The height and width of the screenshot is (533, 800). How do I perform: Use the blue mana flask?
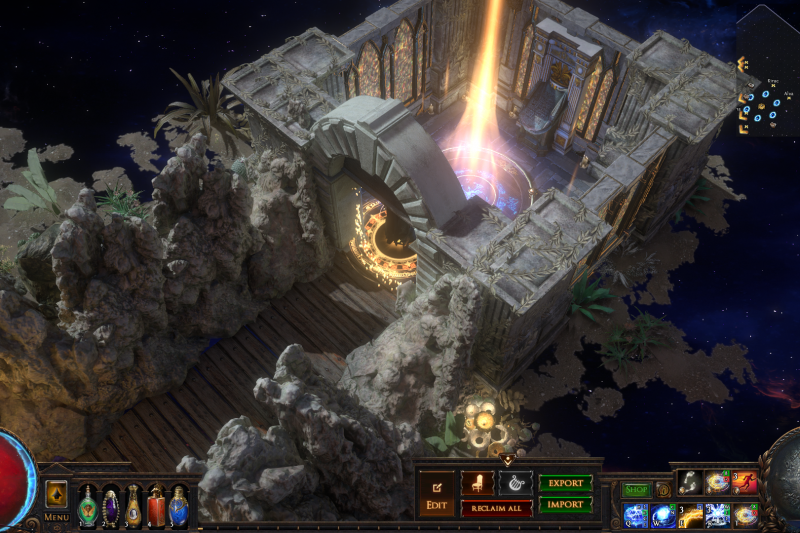[x=179, y=506]
